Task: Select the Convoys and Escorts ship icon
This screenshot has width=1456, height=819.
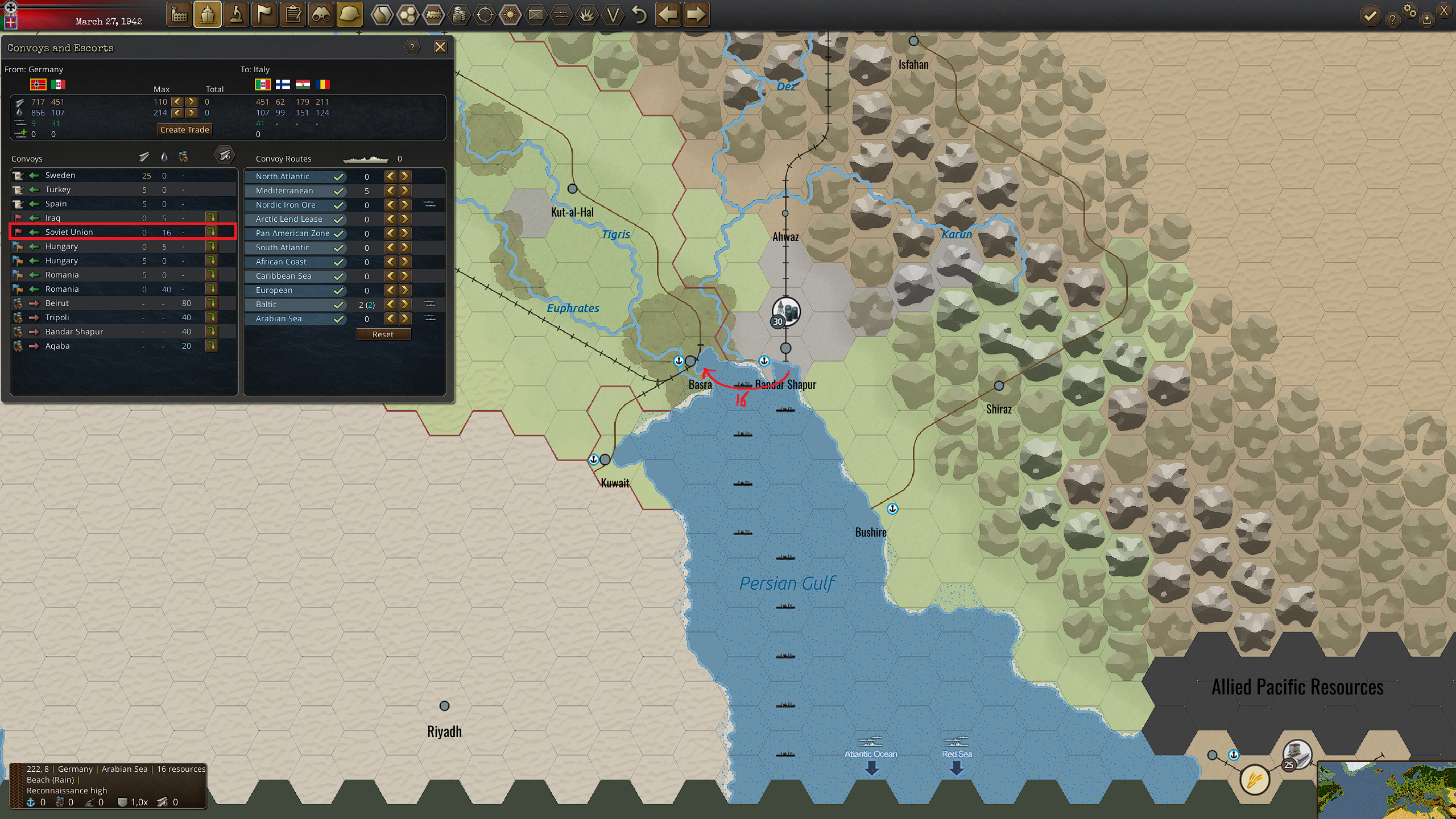Action: click(208, 15)
